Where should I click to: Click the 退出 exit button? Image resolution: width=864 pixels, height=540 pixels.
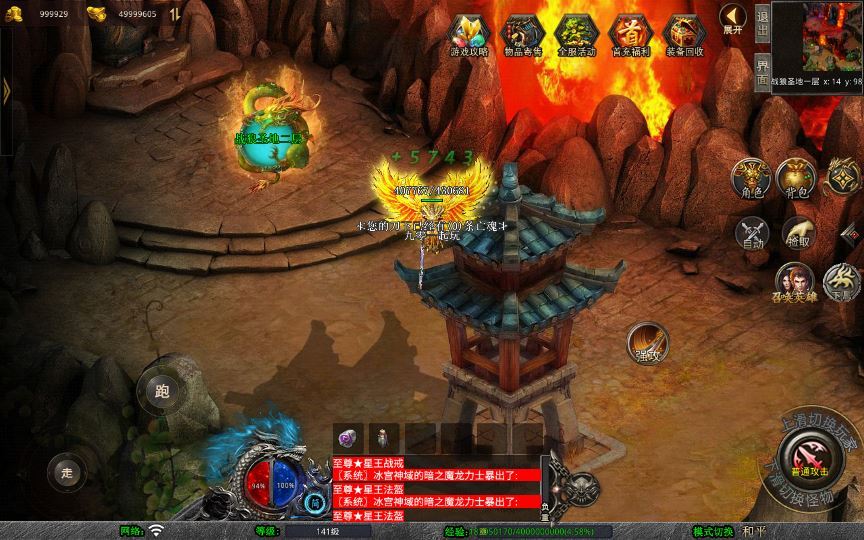click(x=762, y=22)
